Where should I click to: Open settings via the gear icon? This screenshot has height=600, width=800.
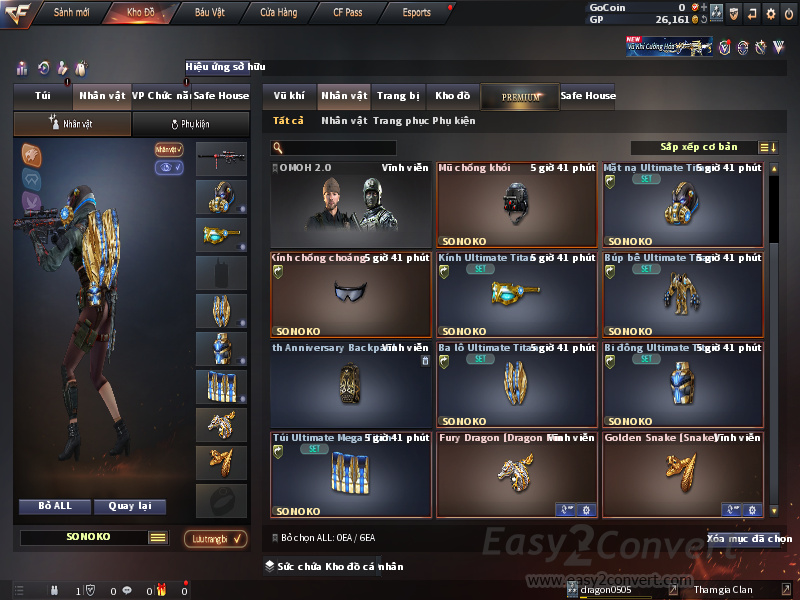(x=770, y=14)
